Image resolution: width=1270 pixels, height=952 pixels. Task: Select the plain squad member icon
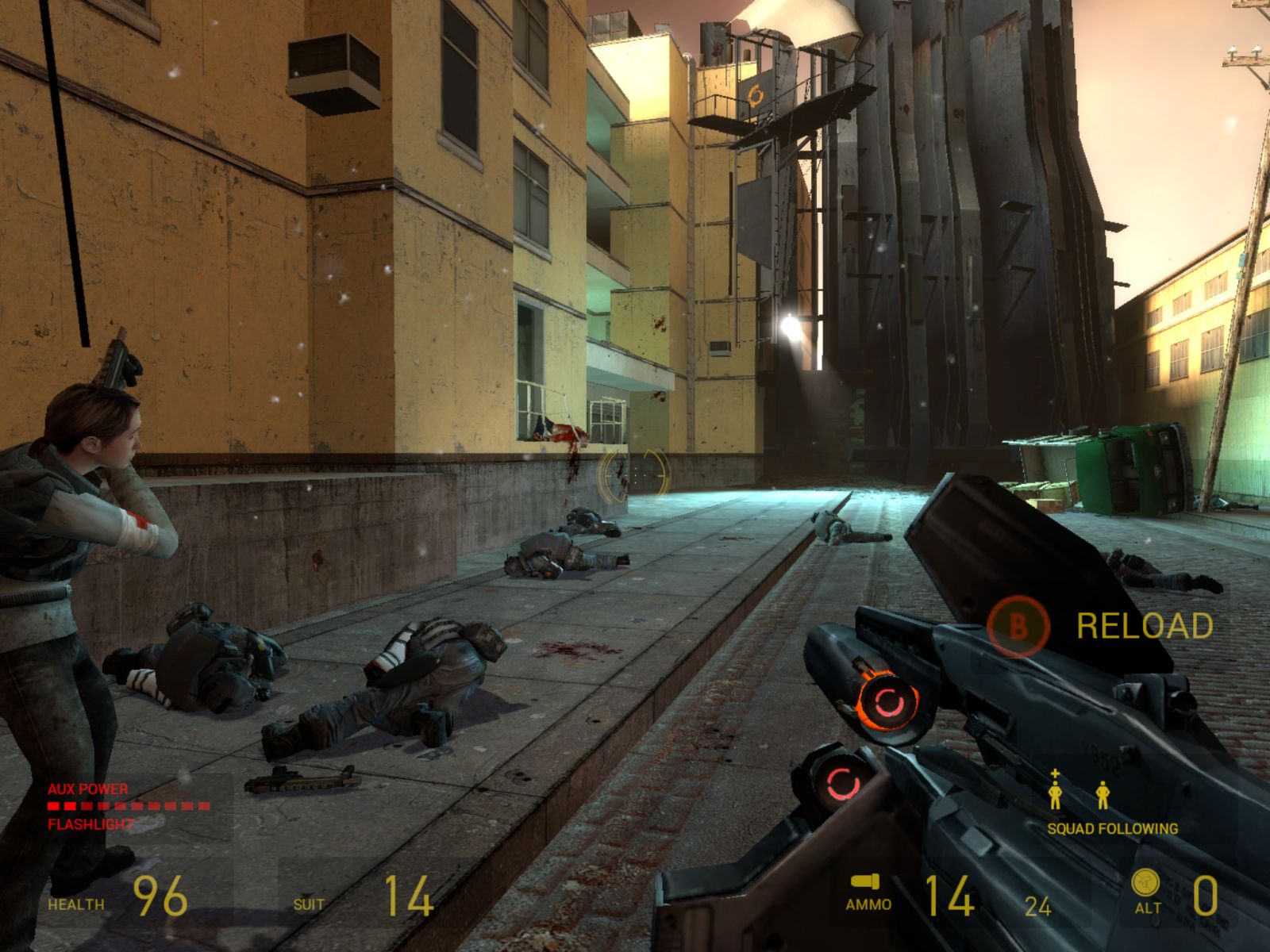[x=1103, y=795]
